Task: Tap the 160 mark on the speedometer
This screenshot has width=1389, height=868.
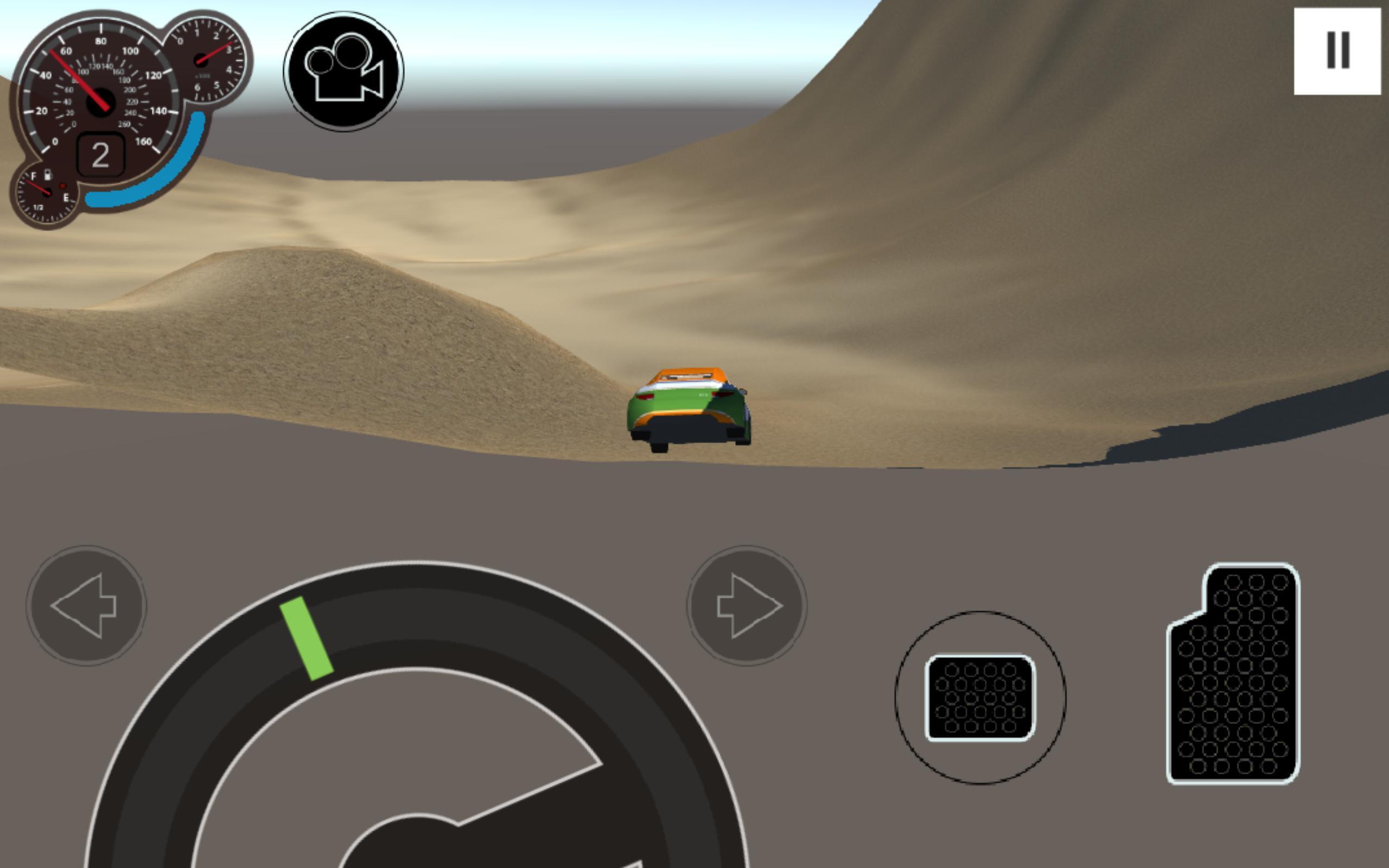Action: point(143,141)
